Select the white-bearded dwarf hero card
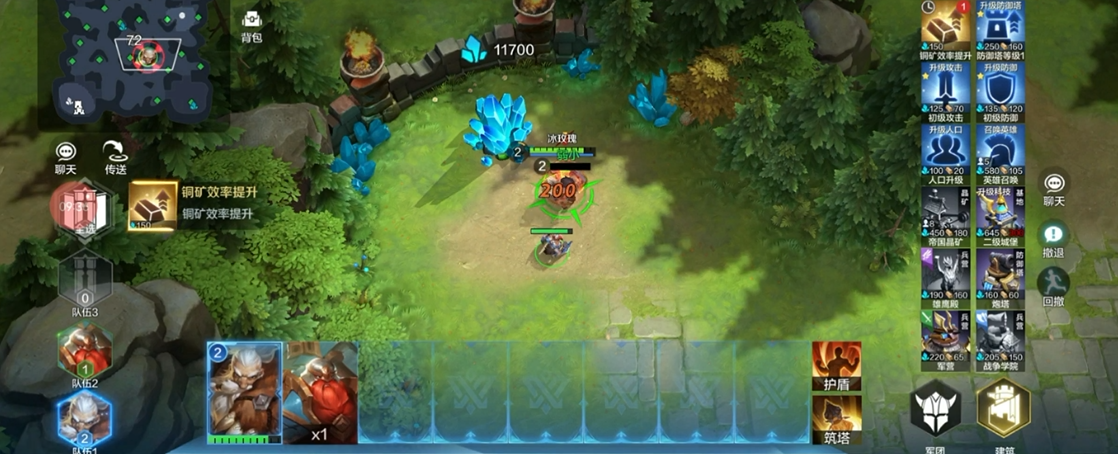 click(244, 391)
